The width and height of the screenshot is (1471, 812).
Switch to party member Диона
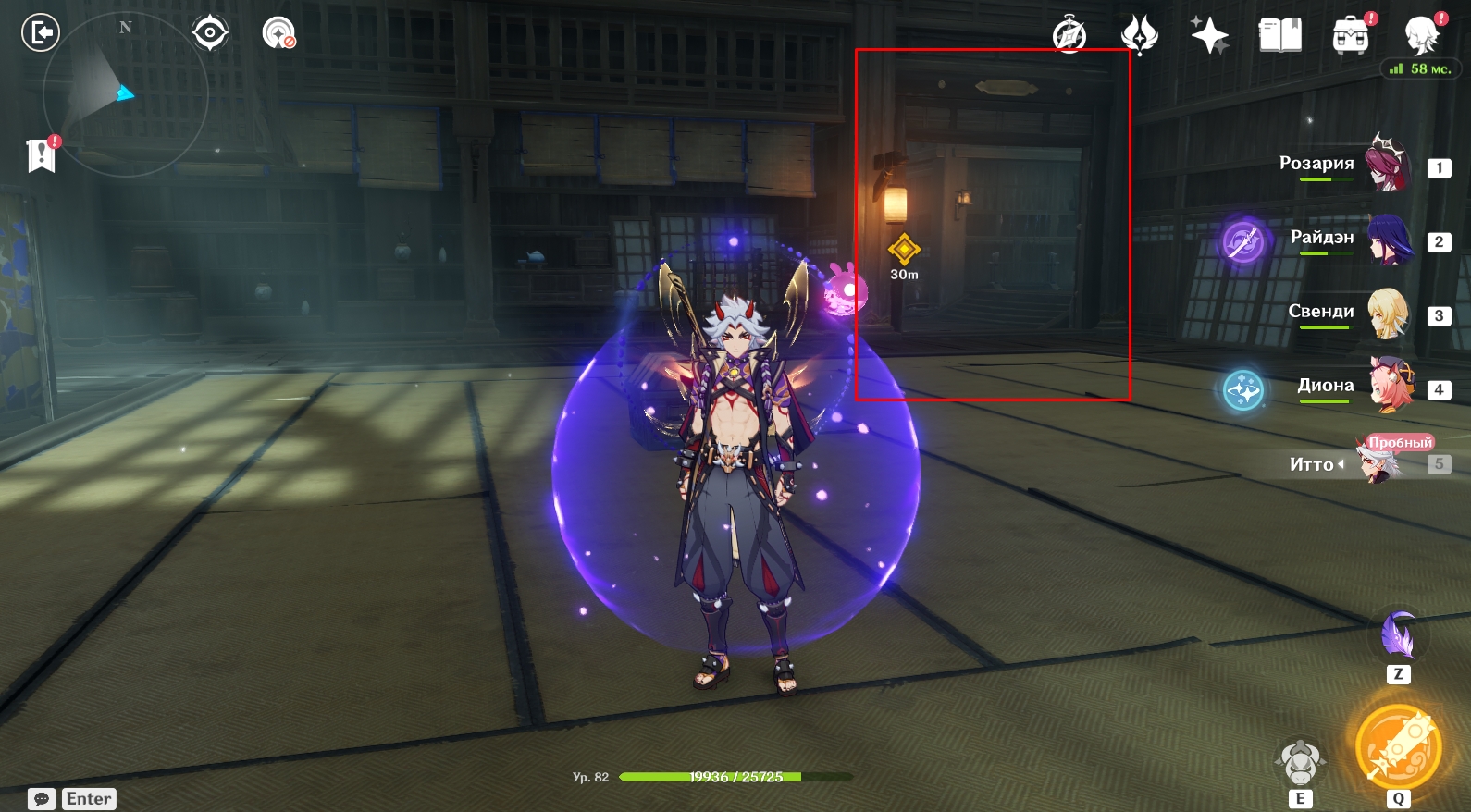pos(1390,386)
